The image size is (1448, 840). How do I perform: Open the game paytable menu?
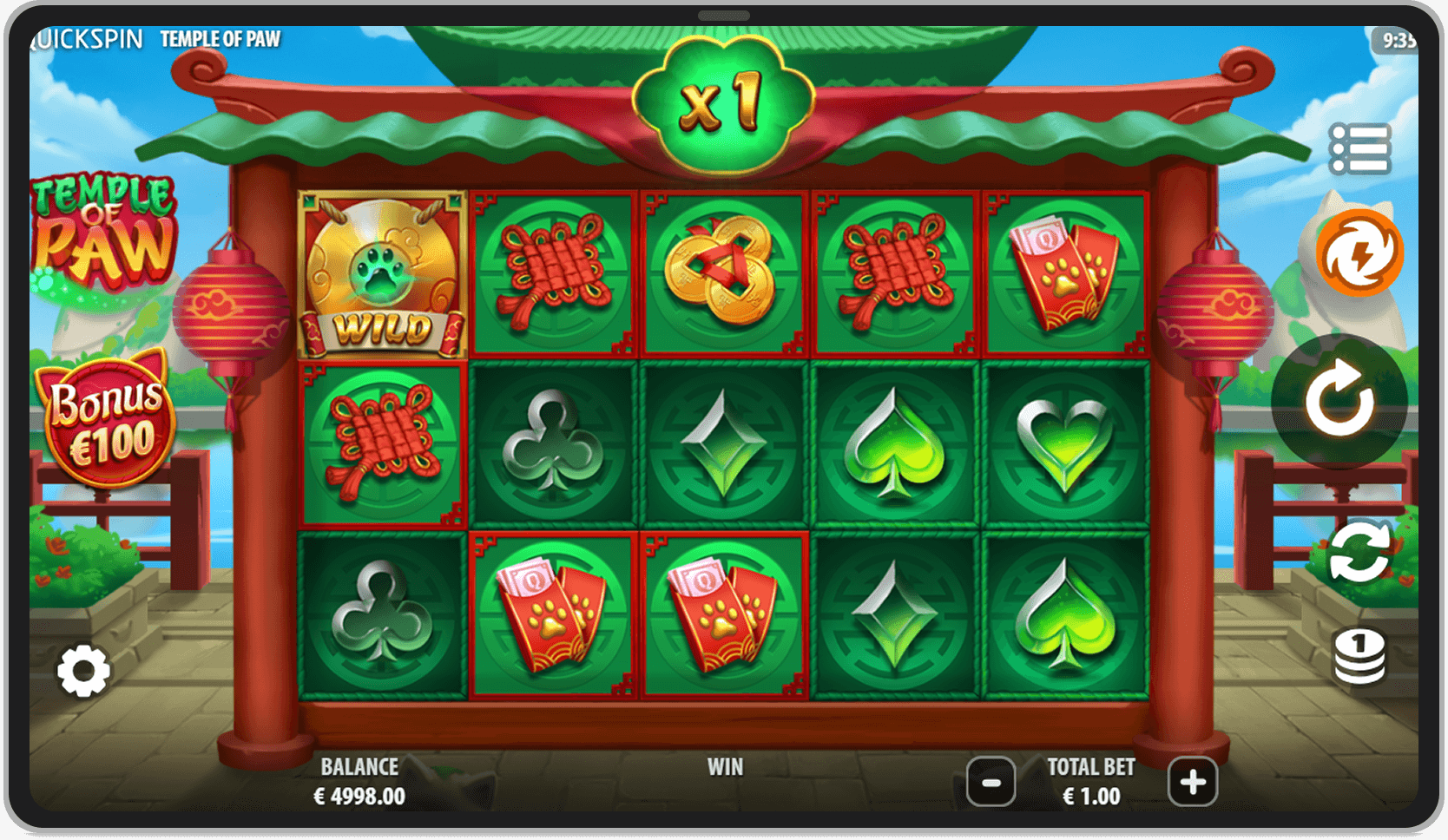[x=1359, y=148]
